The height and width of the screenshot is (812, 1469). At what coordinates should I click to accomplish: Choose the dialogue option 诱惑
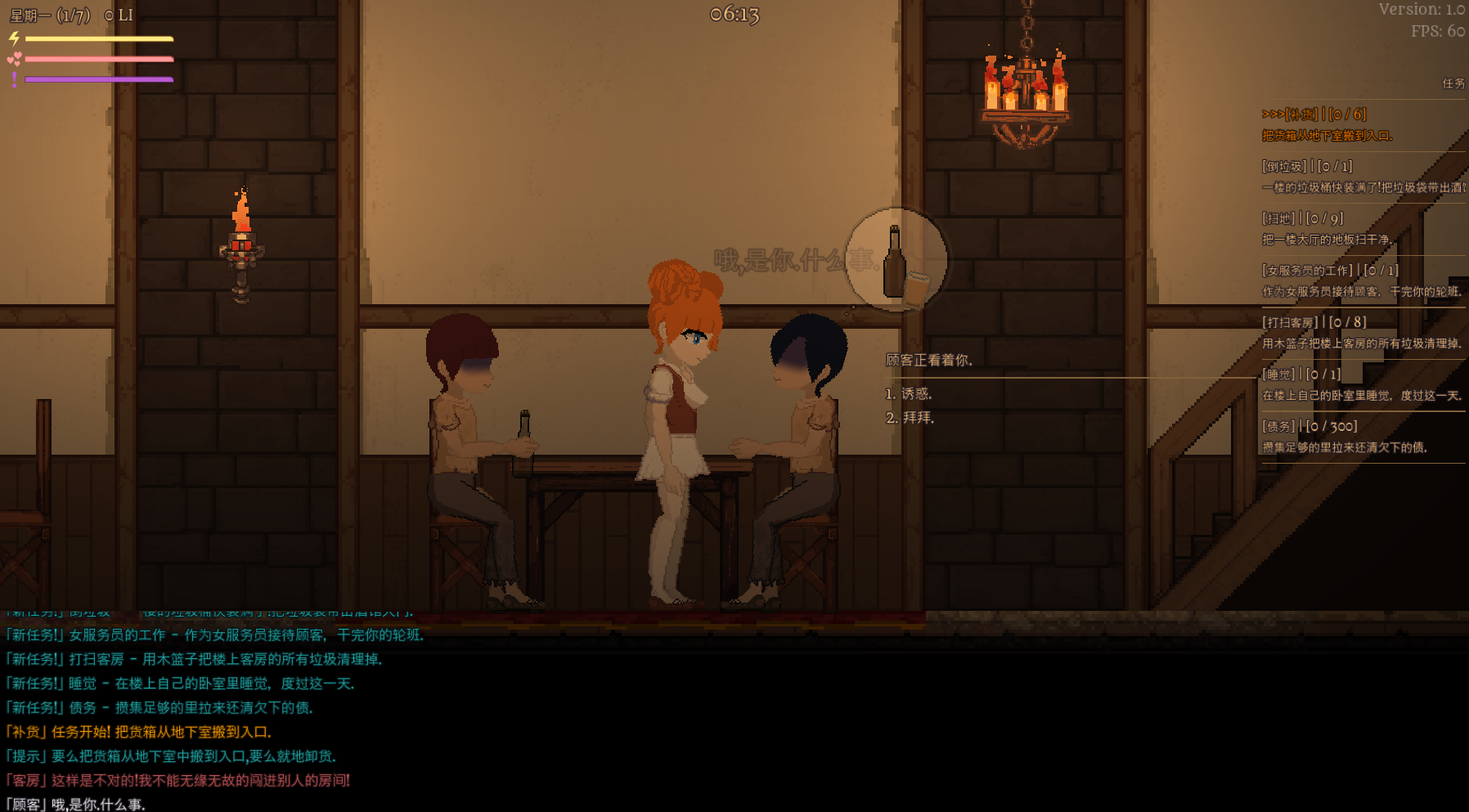(x=909, y=394)
